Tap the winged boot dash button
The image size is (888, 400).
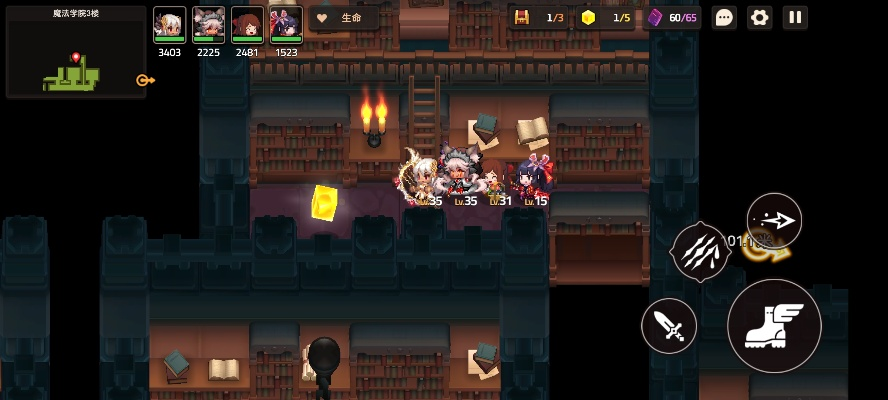[774, 326]
